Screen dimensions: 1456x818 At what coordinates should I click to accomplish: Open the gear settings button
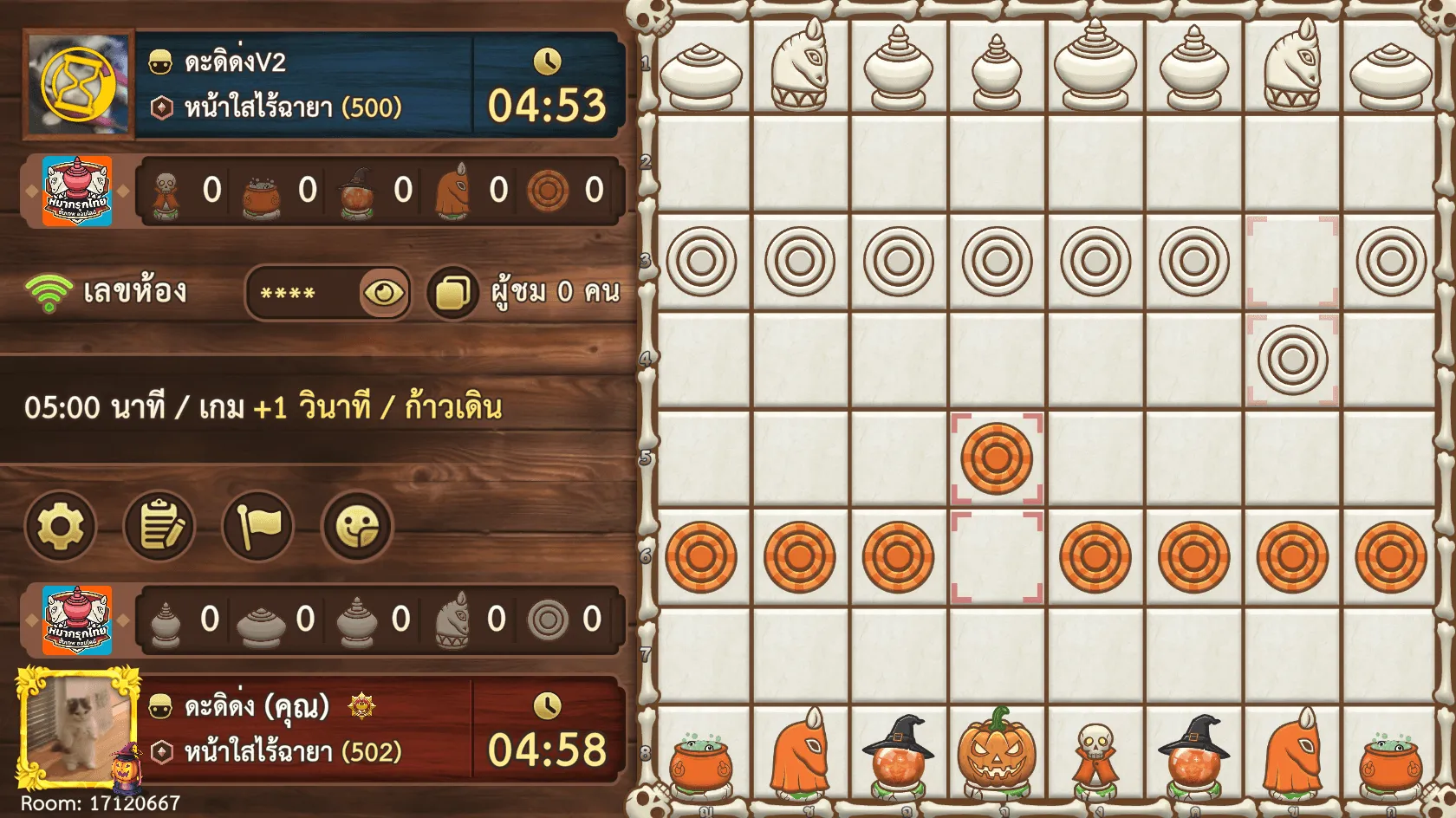(x=60, y=526)
